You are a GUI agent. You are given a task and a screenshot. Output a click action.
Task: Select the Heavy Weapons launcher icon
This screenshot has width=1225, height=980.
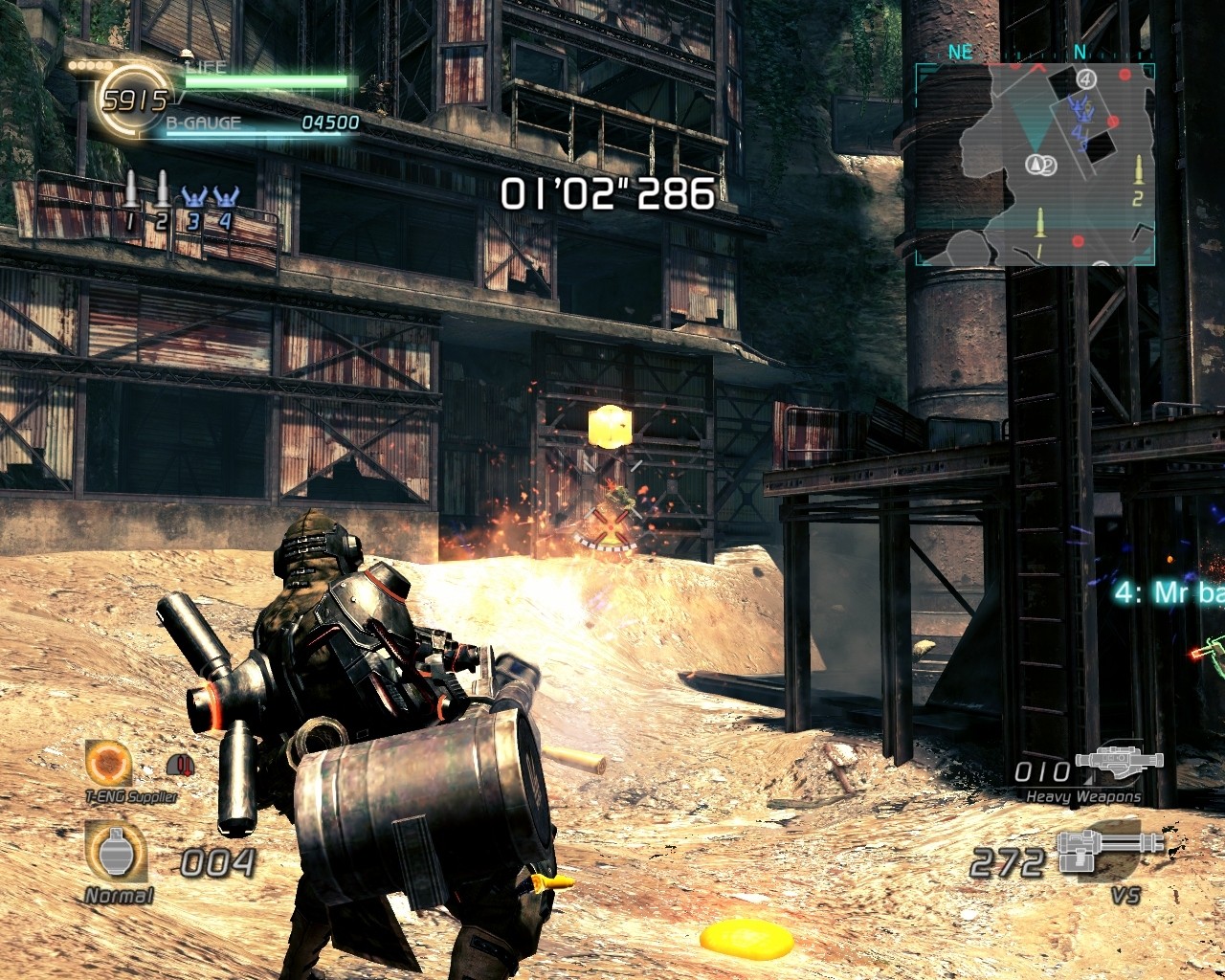(x=1118, y=760)
